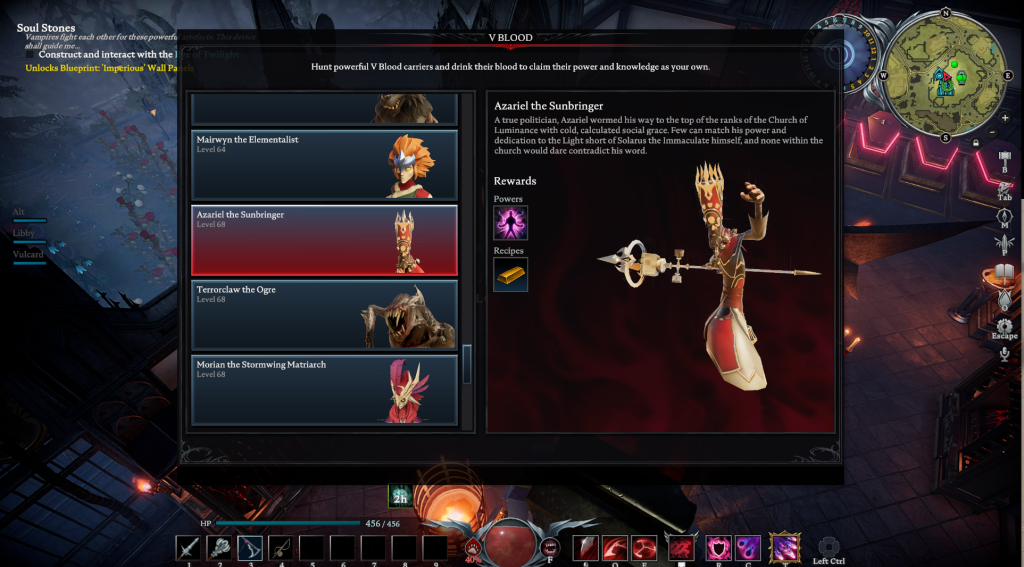Toggle the microphone voice chat icon
The image size is (1024, 567).
point(1005,353)
